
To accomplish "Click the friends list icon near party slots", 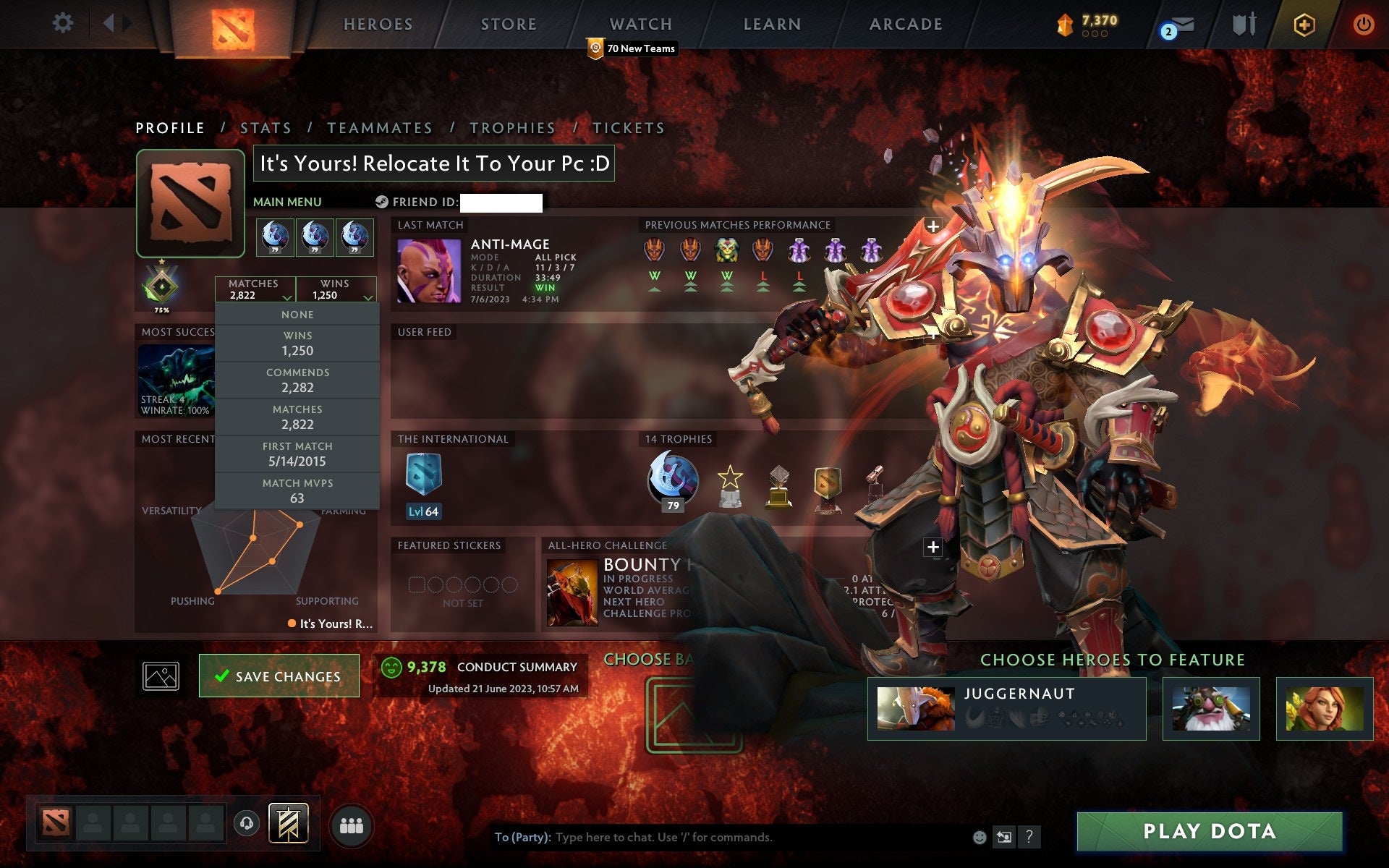I will pyautogui.click(x=351, y=822).
